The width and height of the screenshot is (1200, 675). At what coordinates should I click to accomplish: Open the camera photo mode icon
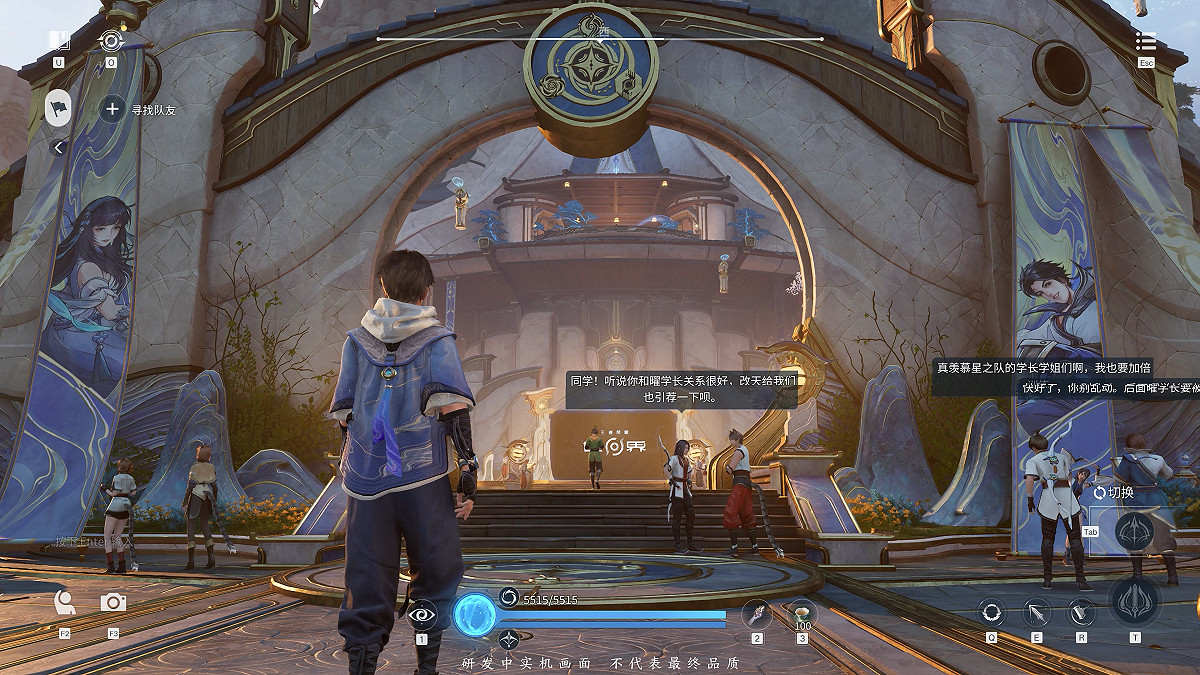click(113, 602)
